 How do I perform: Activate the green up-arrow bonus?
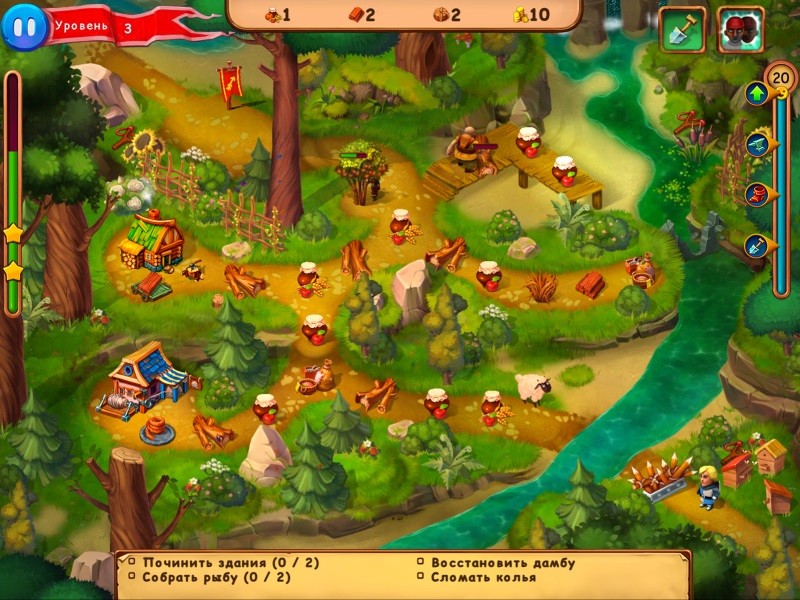[x=757, y=94]
